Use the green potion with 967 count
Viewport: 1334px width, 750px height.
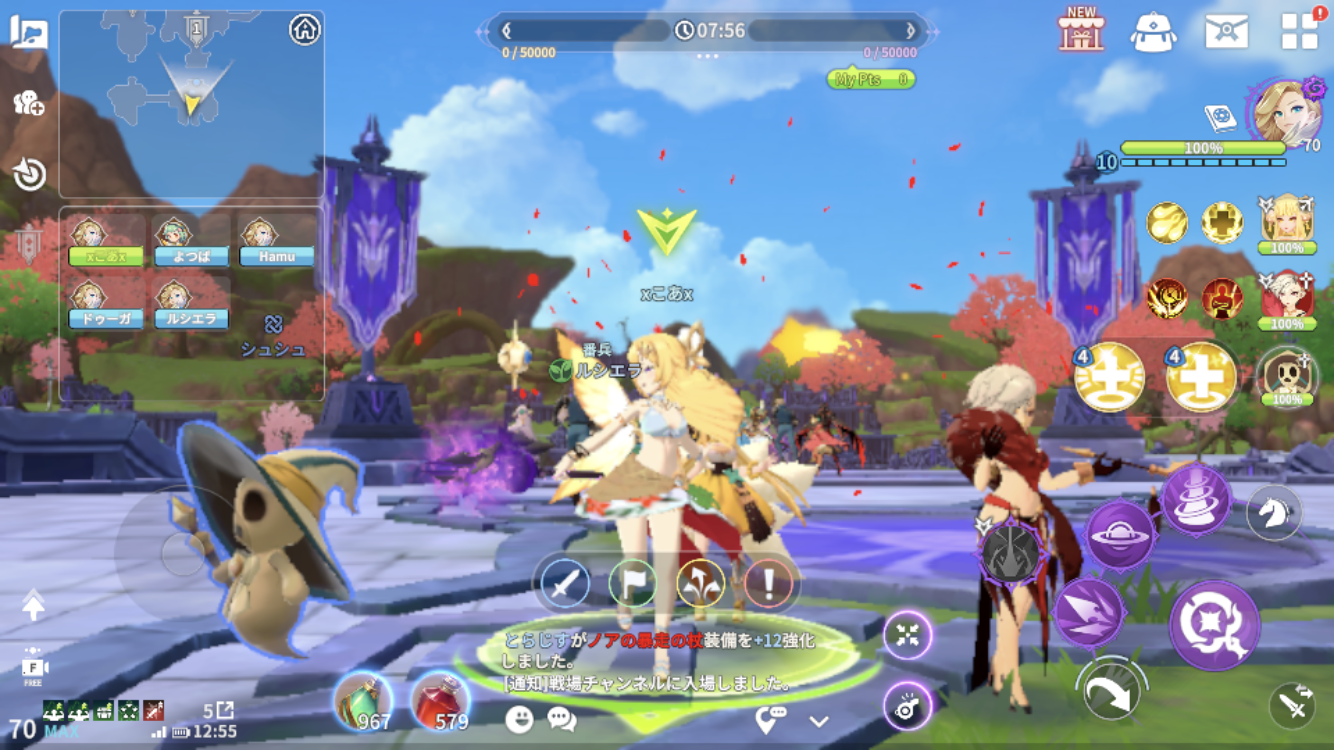pos(363,701)
